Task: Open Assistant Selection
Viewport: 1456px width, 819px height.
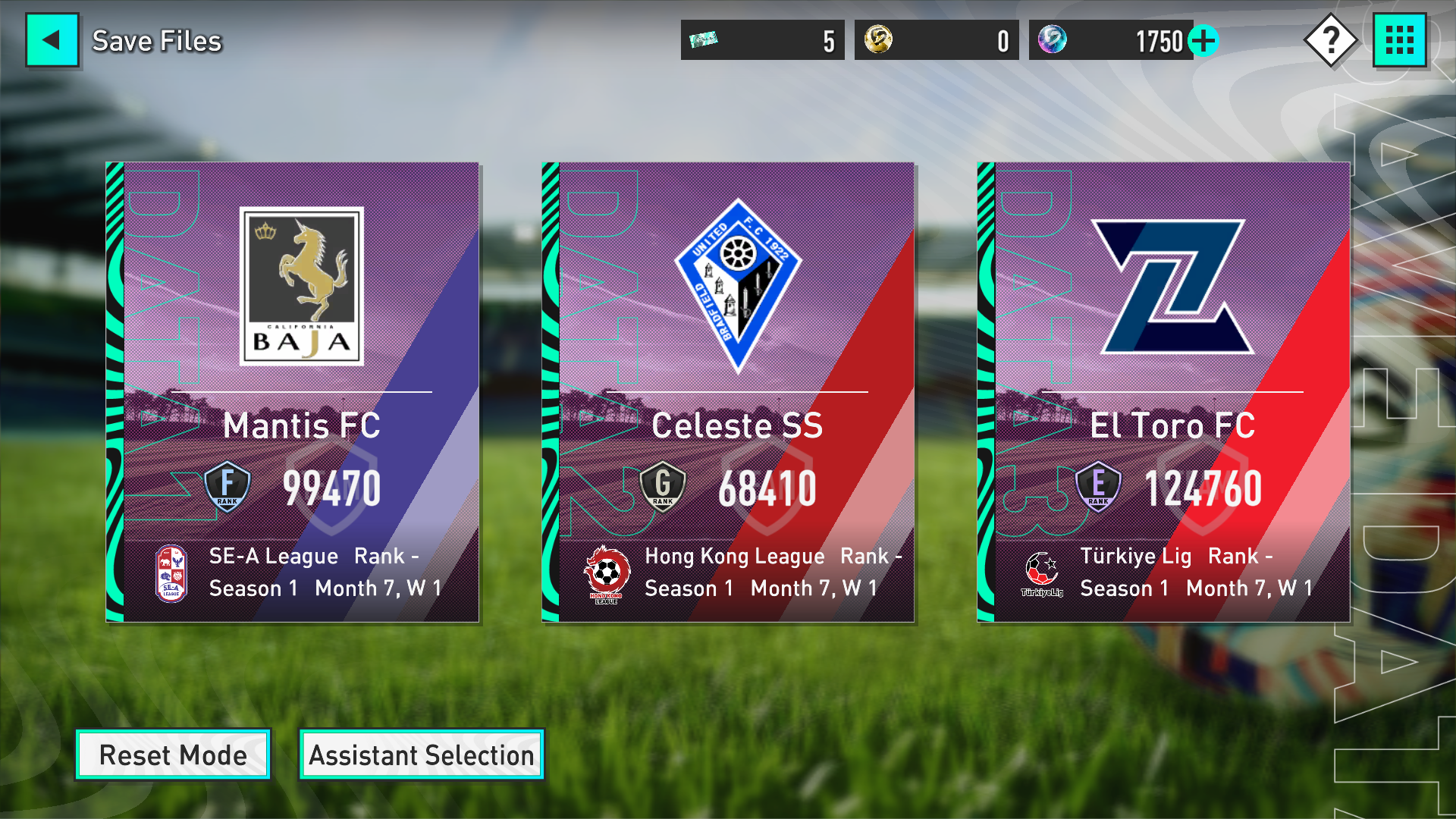Action: [422, 755]
